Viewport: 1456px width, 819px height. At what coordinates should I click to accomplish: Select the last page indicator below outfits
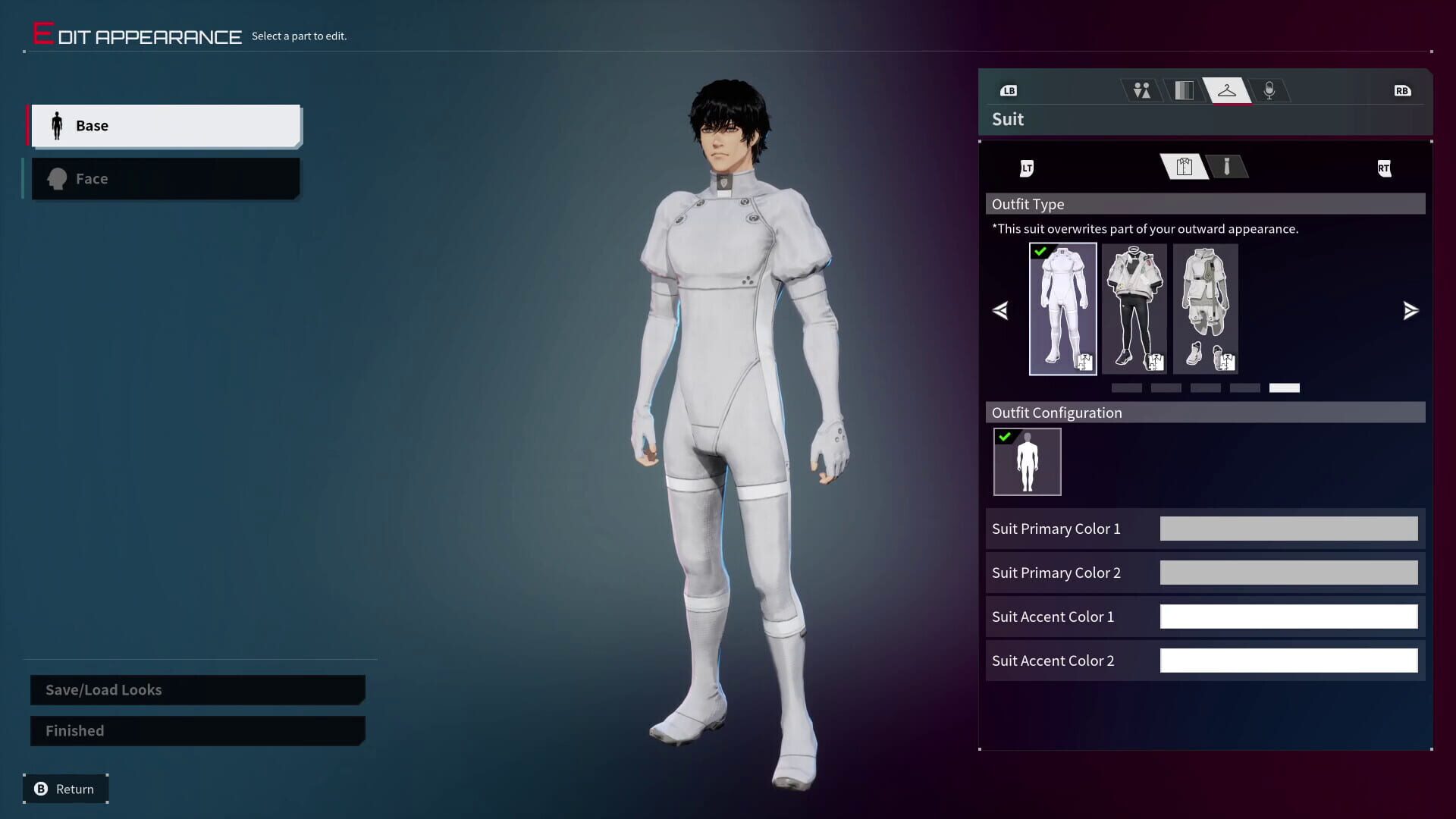pyautogui.click(x=1285, y=388)
